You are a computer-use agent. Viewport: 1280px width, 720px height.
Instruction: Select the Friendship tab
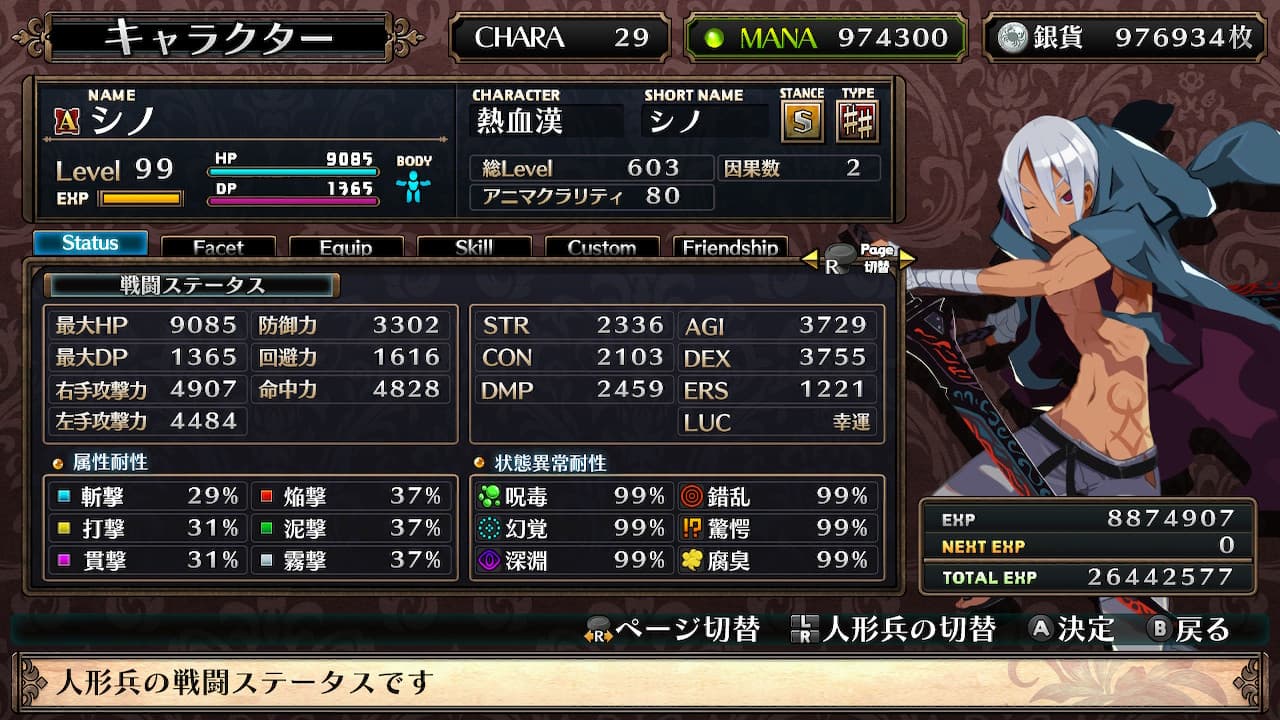click(x=730, y=247)
